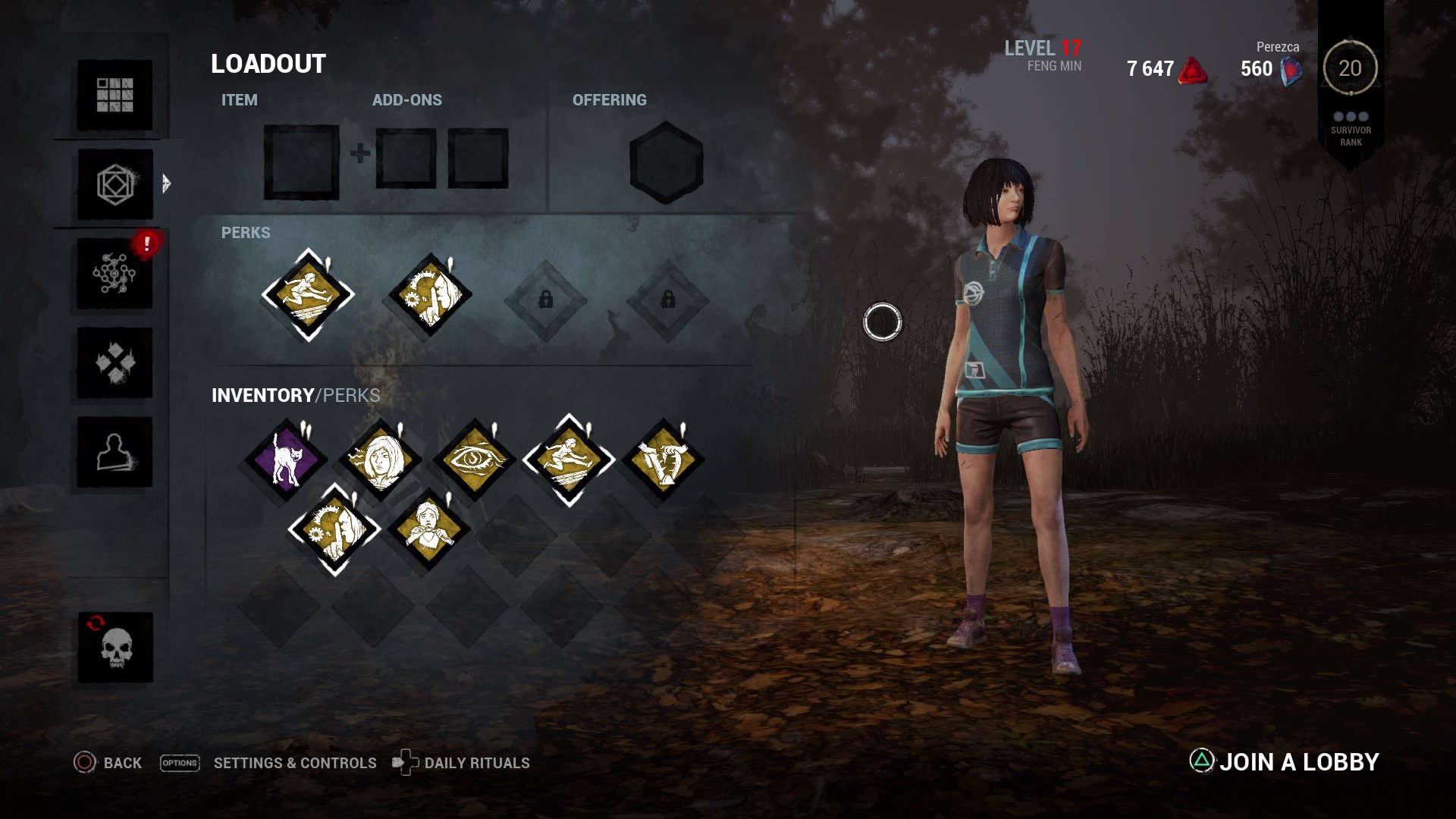Switch to the PERKS tab in inventory header
The width and height of the screenshot is (1456, 819).
pos(353,394)
